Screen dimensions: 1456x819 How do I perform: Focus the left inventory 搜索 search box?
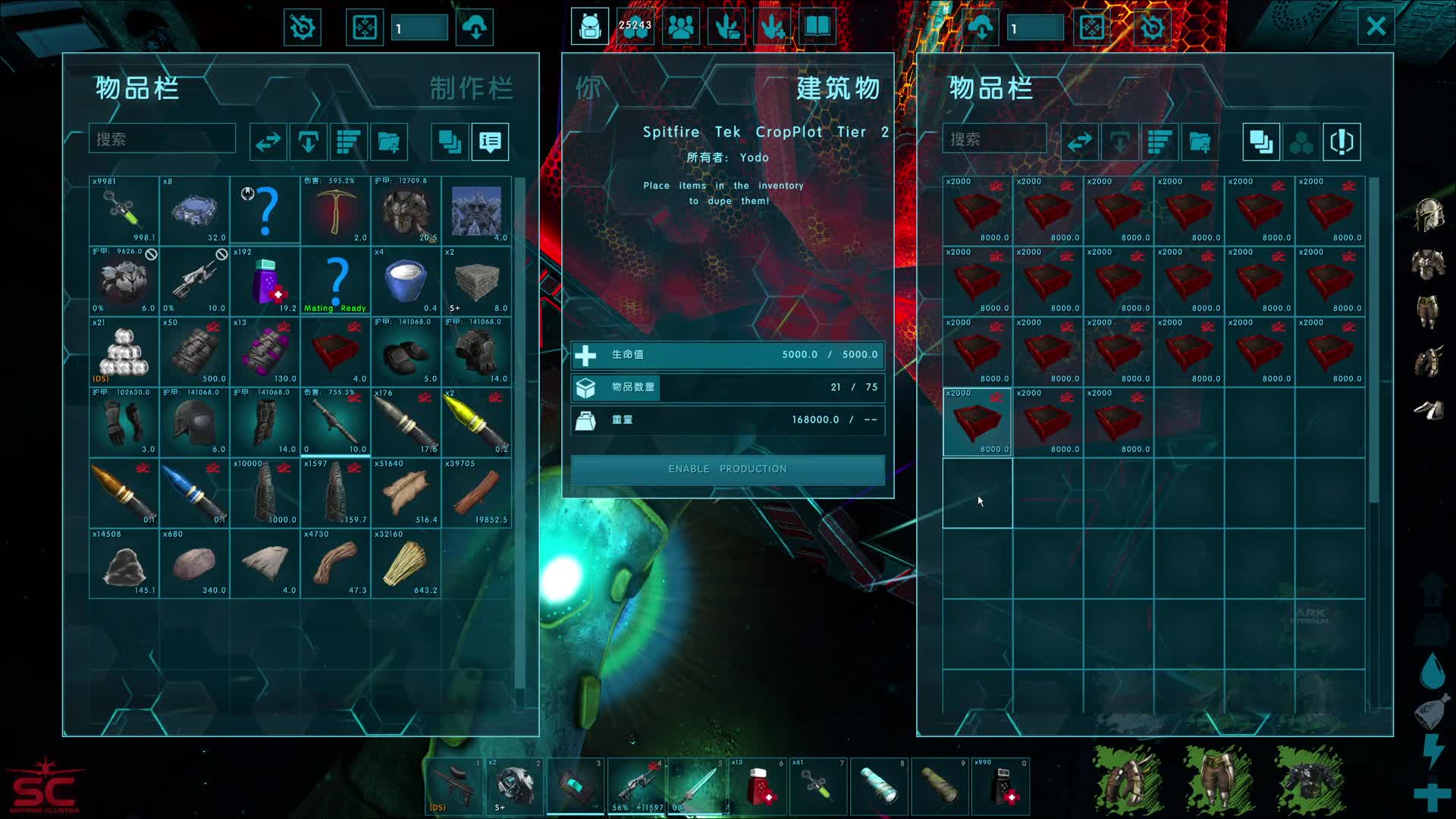pyautogui.click(x=162, y=140)
